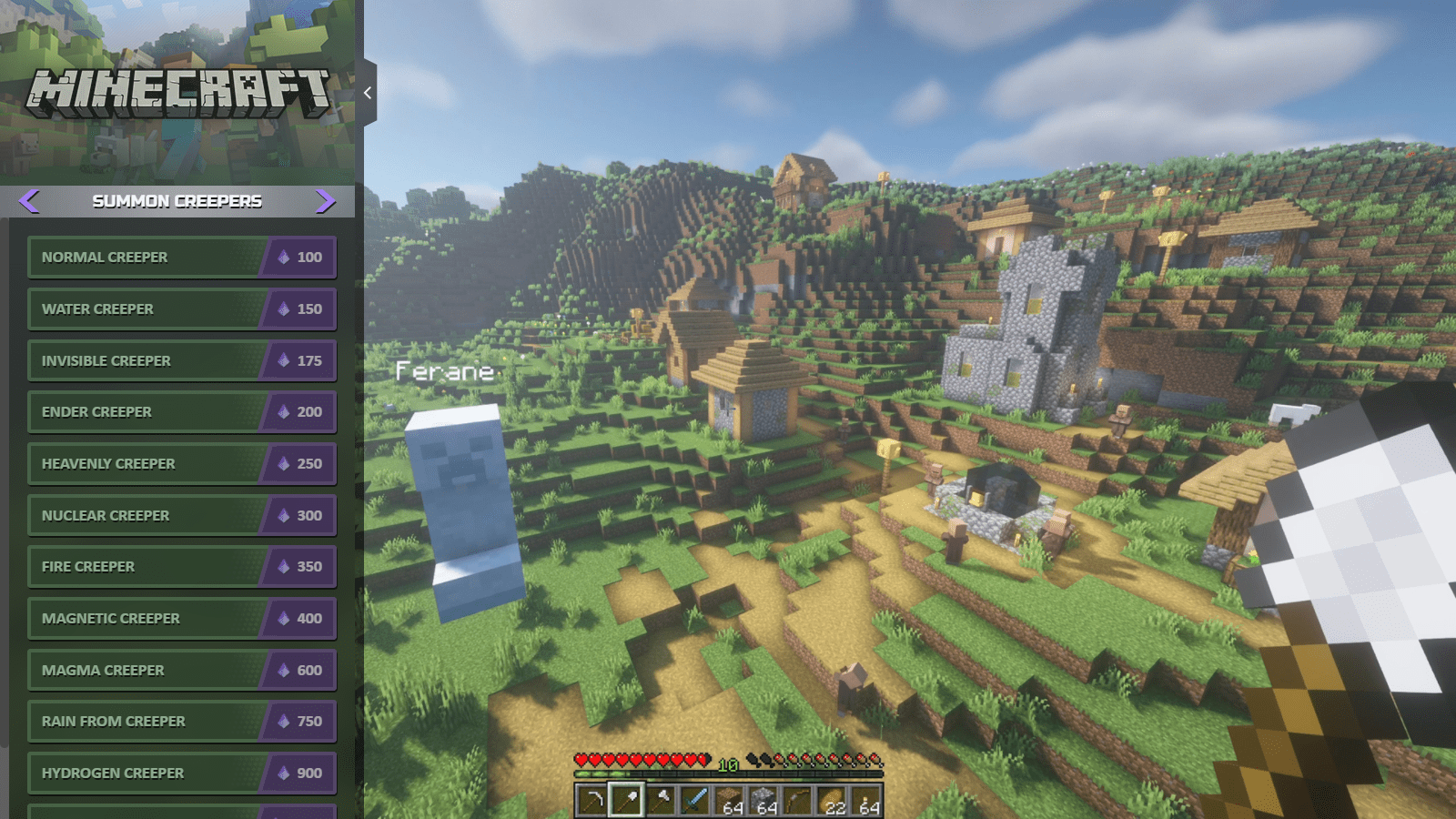This screenshot has height=819, width=1456.
Task: Pick the Heavenly Creeper summon
Action: click(182, 464)
